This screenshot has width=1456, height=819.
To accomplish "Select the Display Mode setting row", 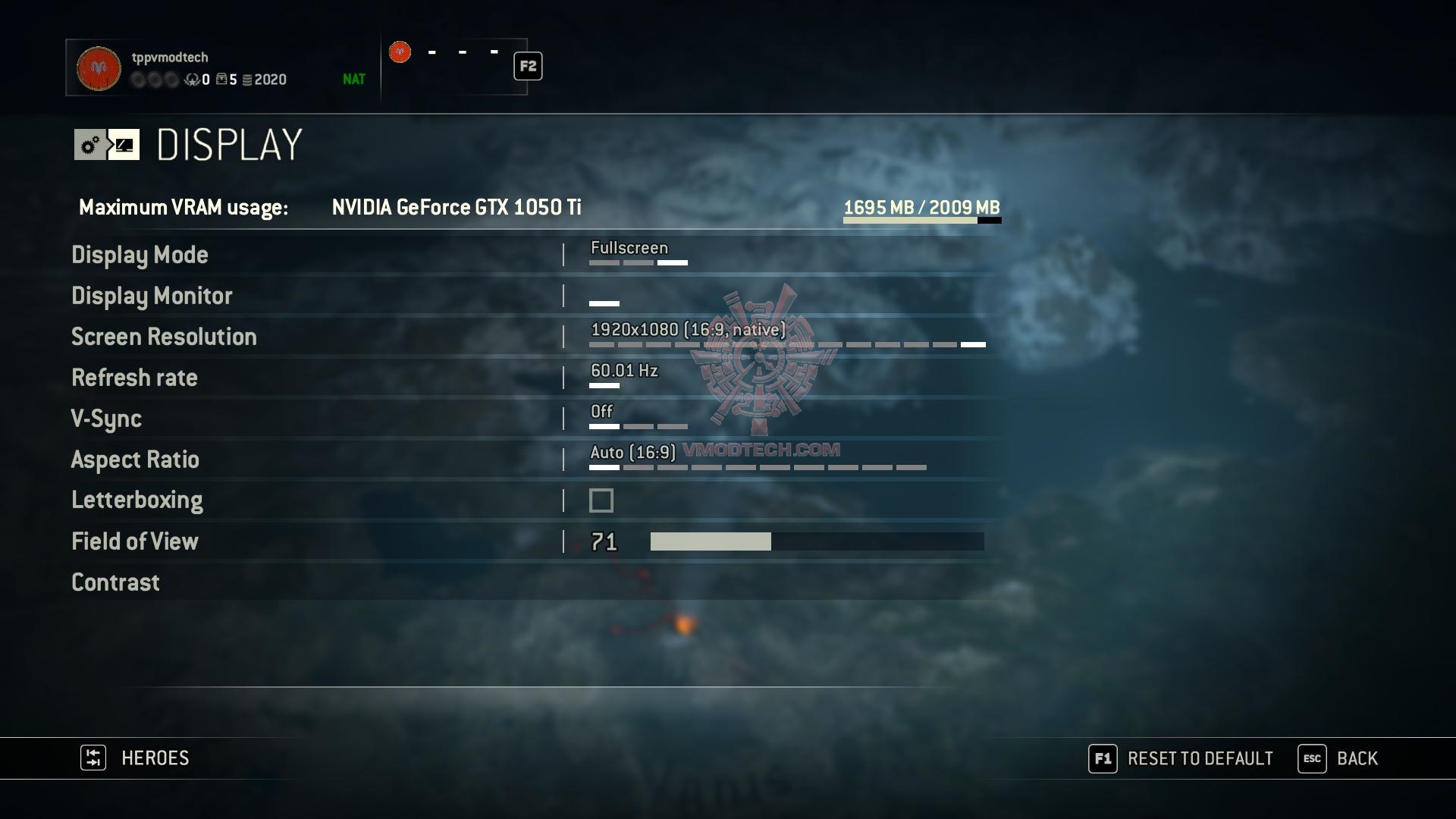I will pos(140,255).
